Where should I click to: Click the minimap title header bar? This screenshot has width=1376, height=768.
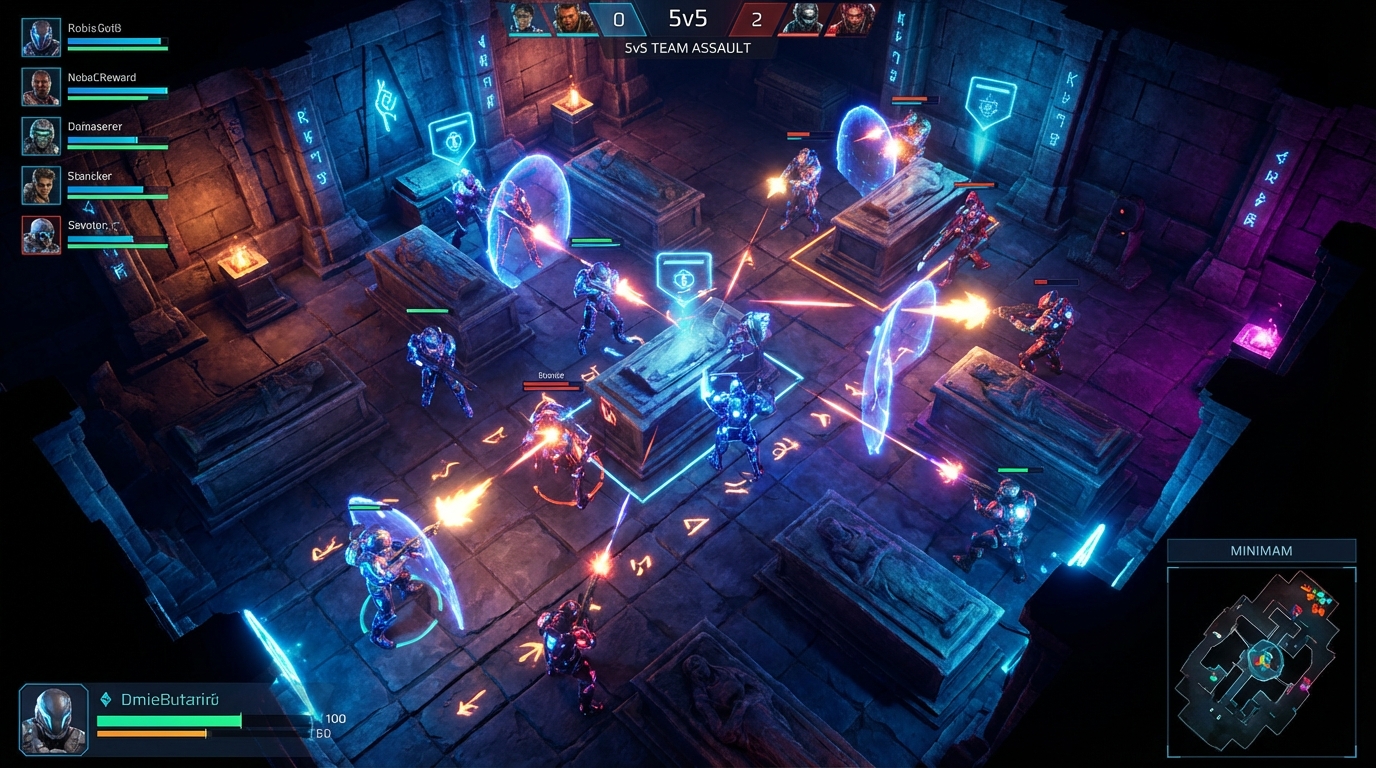point(1261,550)
